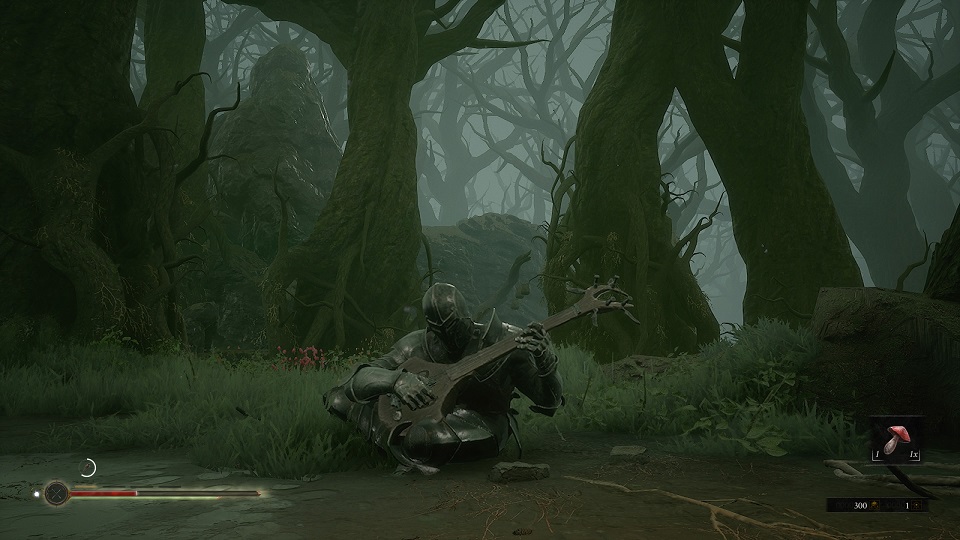The width and height of the screenshot is (960, 540).
Task: Click the crossed-swords emblem beside the health bar
Action: click(x=57, y=493)
